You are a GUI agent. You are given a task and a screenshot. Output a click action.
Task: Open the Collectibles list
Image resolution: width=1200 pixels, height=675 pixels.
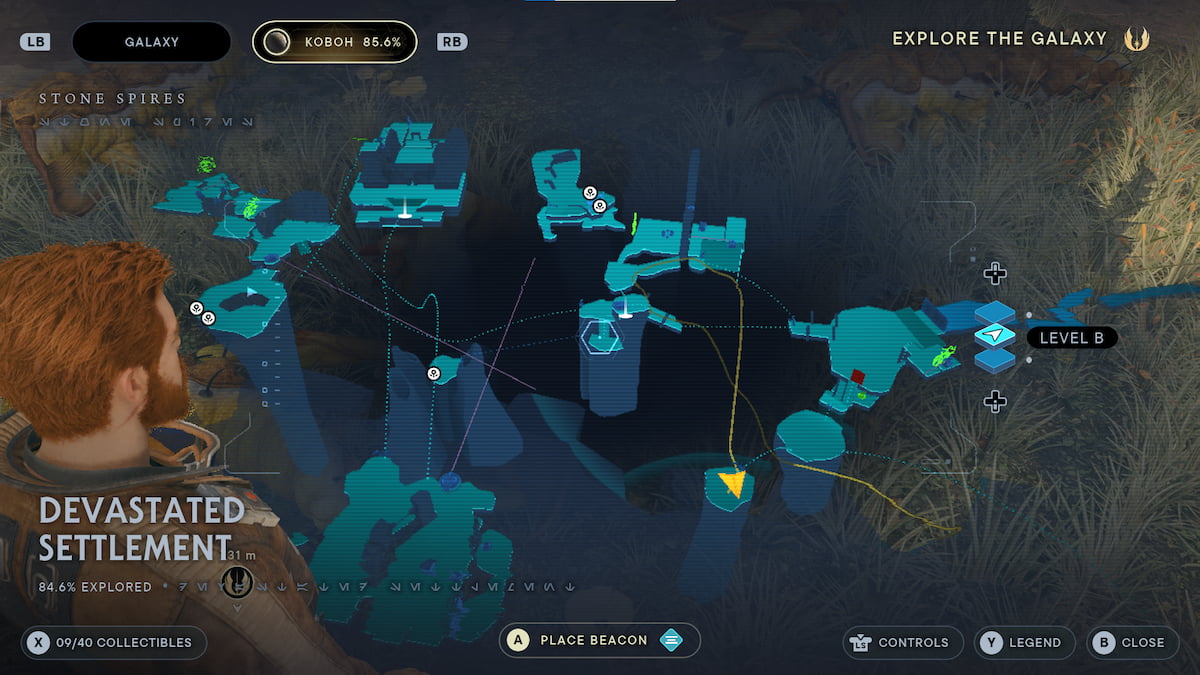click(x=113, y=642)
